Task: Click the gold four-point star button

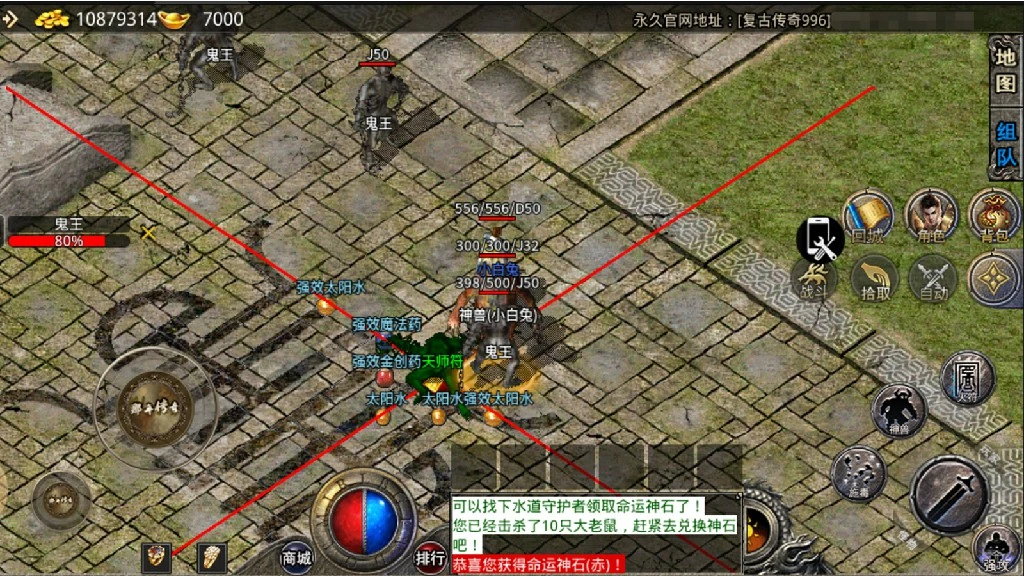Action: pyautogui.click(x=993, y=280)
